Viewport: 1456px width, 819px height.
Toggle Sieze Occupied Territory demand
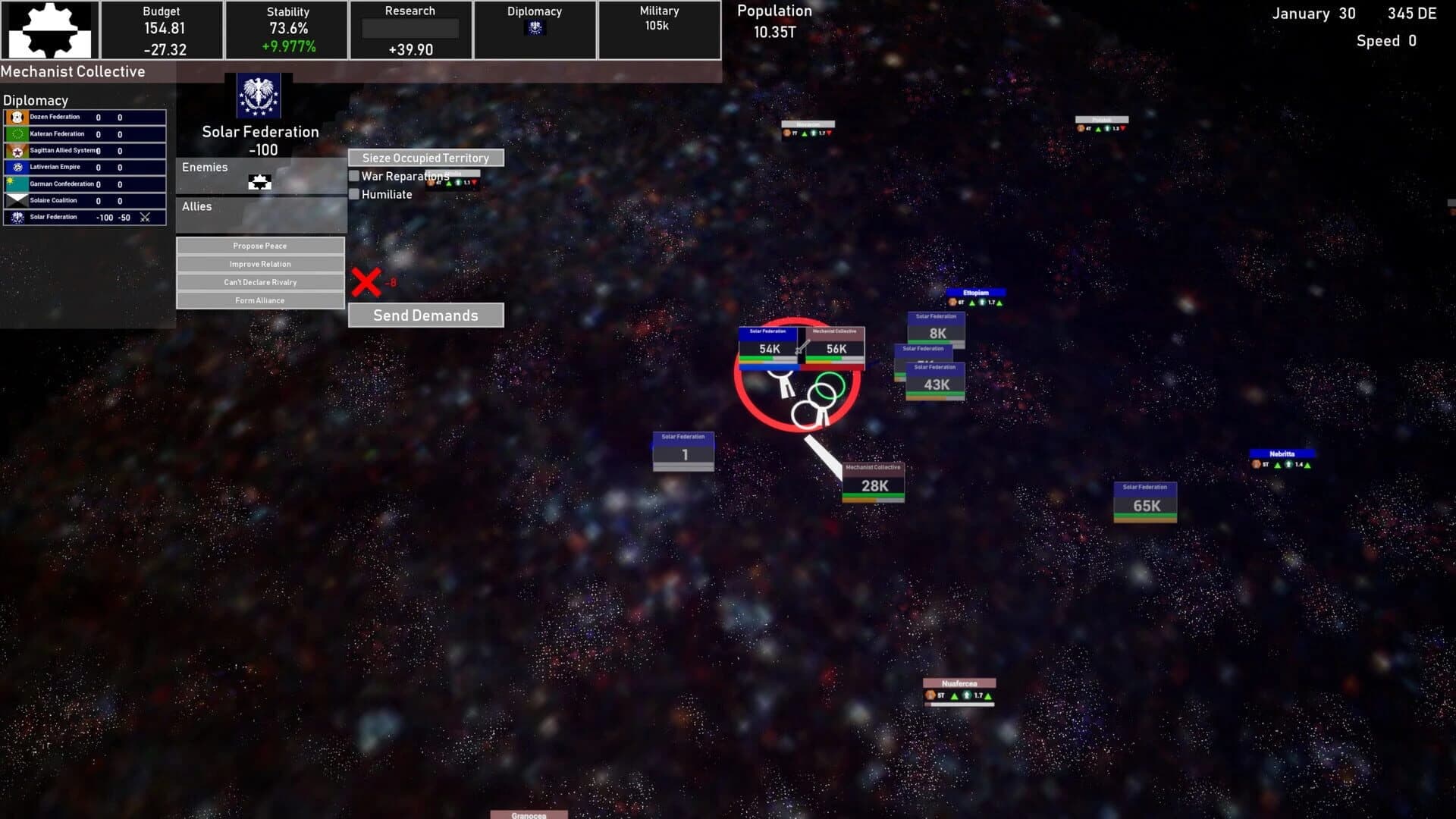(425, 158)
